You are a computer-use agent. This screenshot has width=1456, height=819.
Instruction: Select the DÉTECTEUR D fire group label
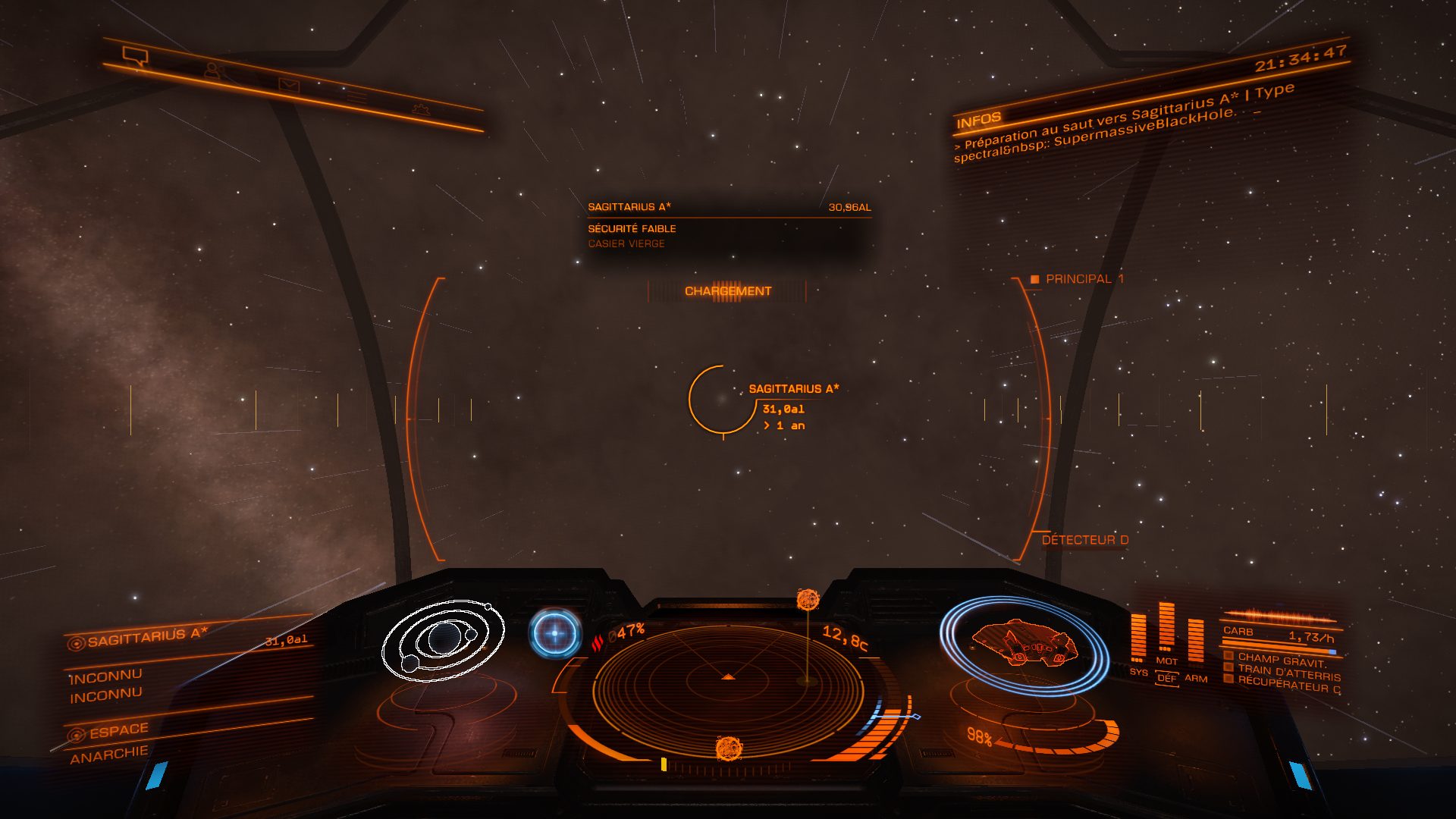[x=1084, y=540]
